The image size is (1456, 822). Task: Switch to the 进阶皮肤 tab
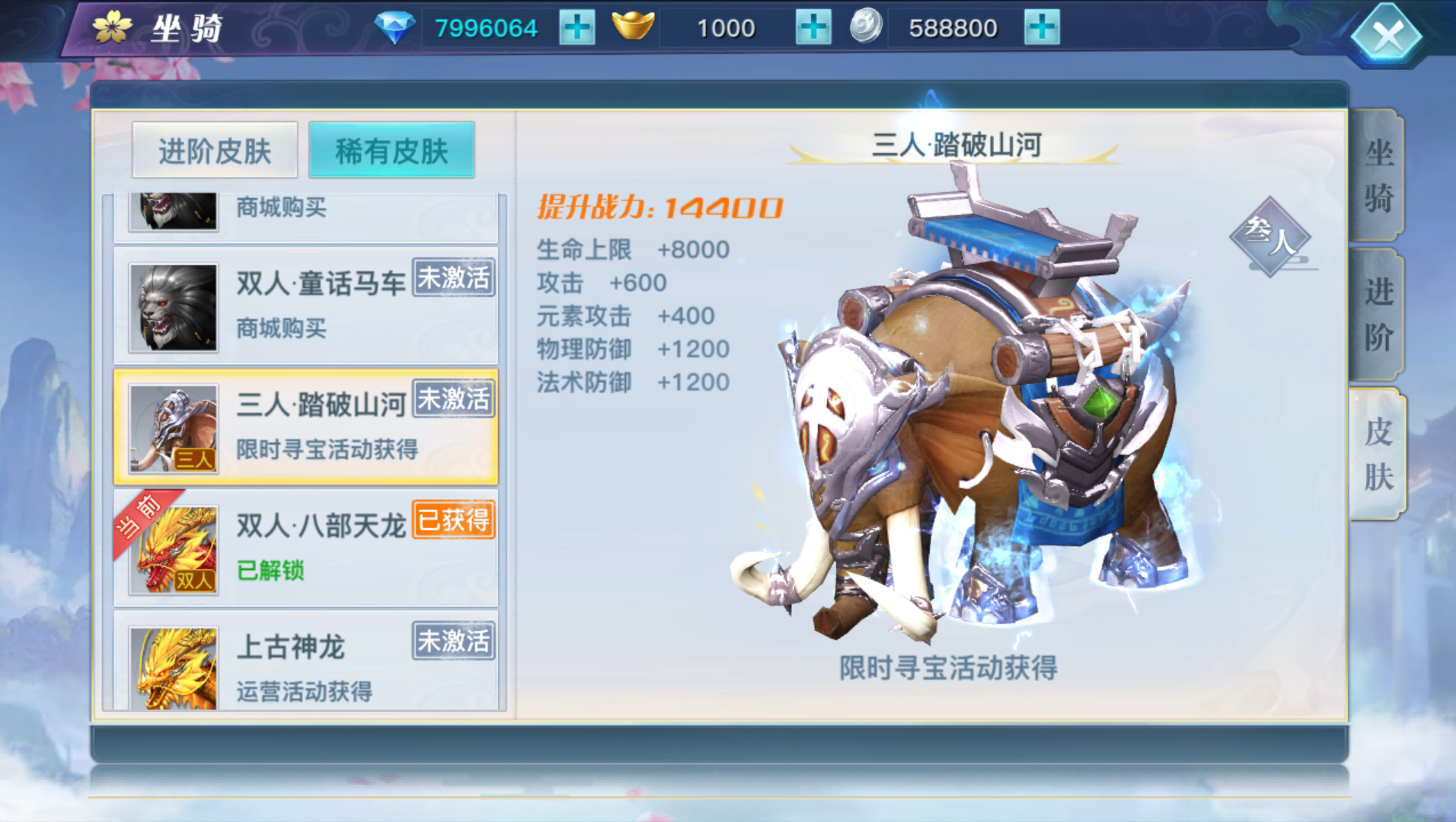(x=214, y=149)
